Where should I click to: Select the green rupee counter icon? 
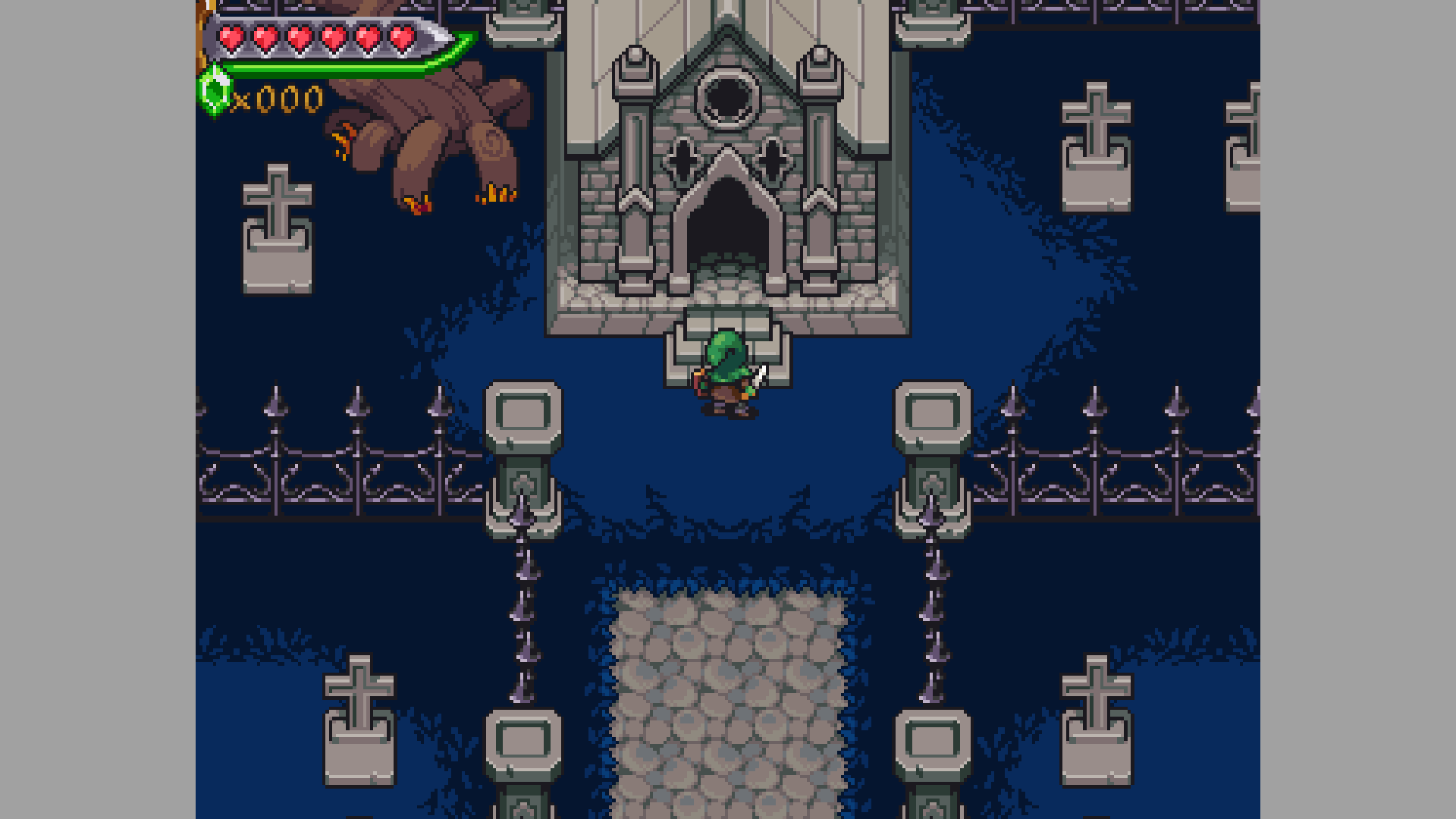coord(215,90)
